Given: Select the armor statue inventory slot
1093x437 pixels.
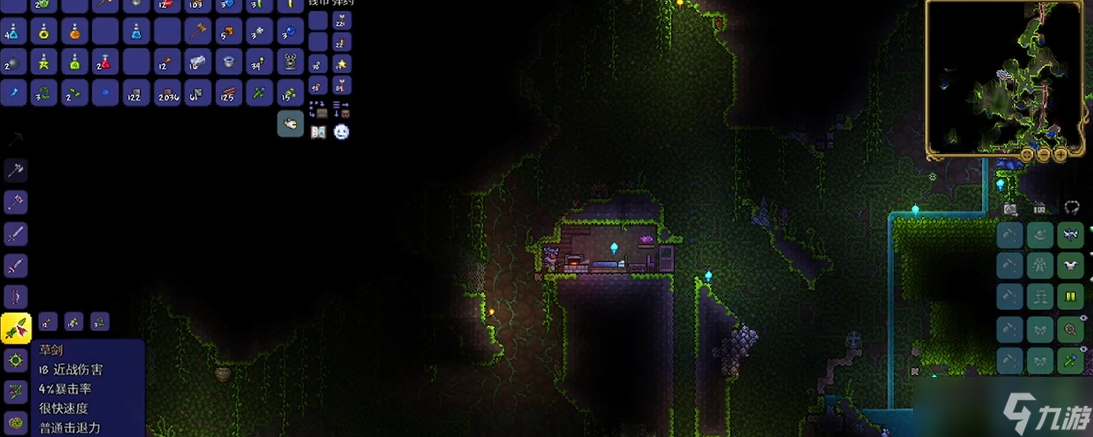Looking at the screenshot, I should point(291,62).
